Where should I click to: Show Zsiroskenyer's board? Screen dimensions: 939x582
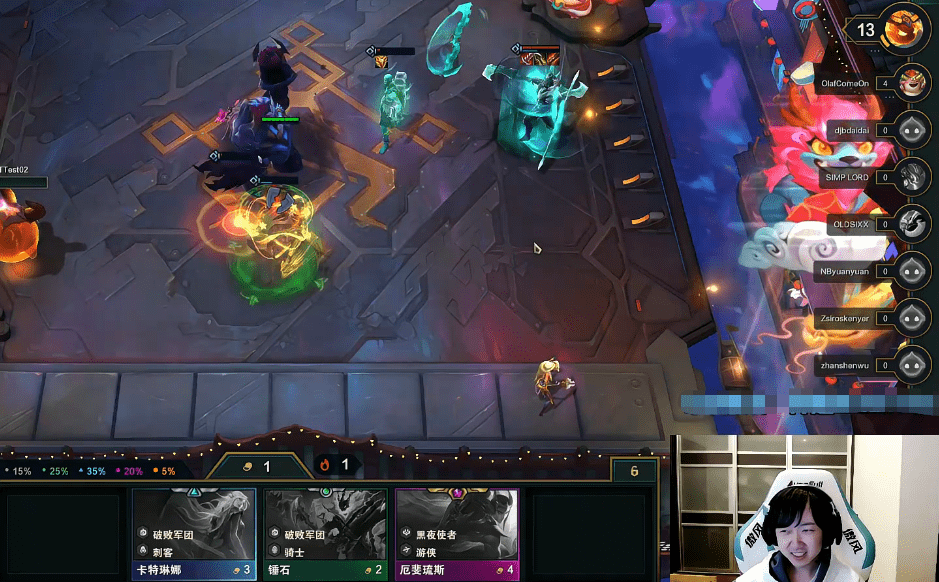click(911, 317)
